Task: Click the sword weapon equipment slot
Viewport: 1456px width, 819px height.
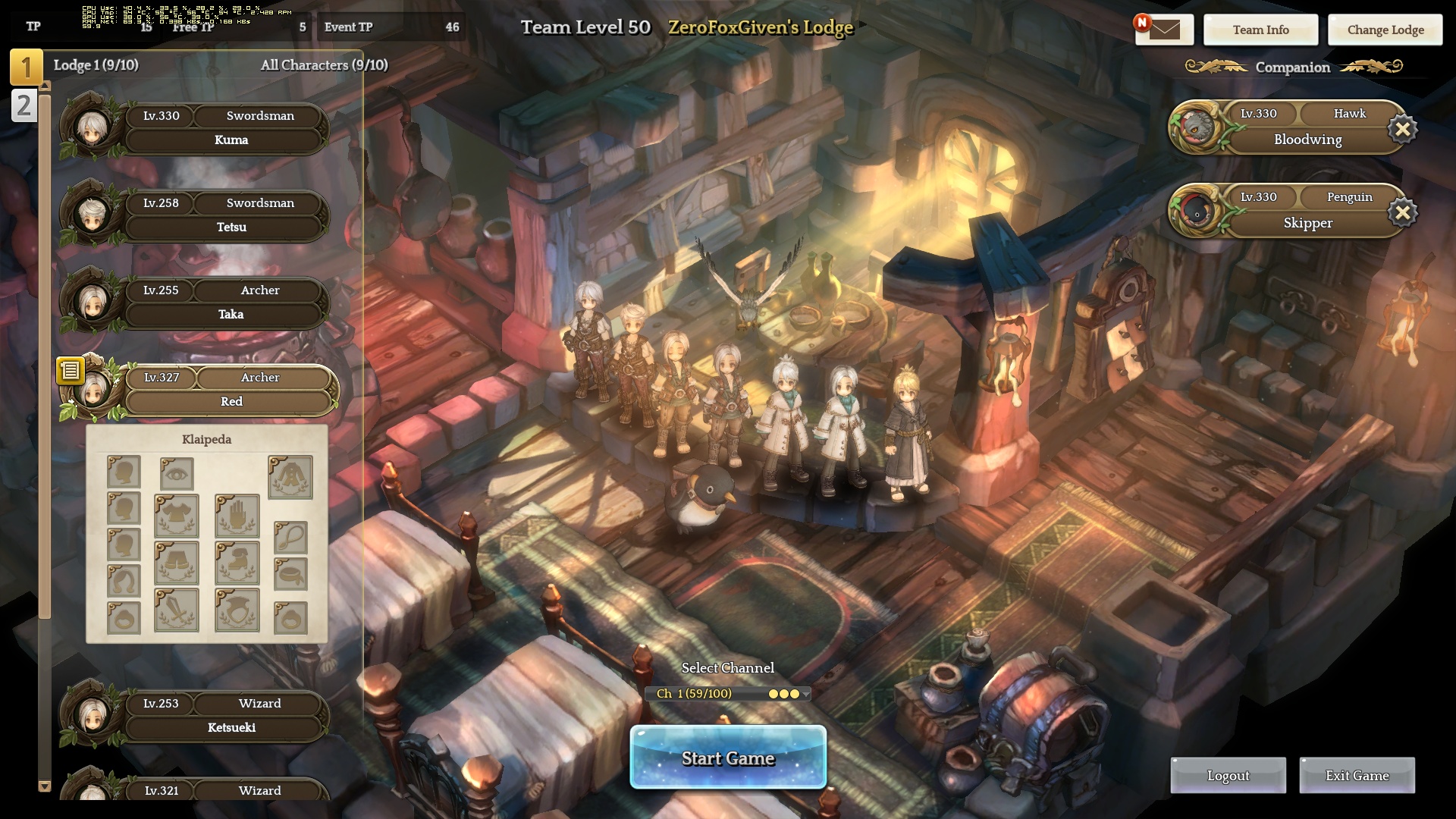Action: pos(177,610)
